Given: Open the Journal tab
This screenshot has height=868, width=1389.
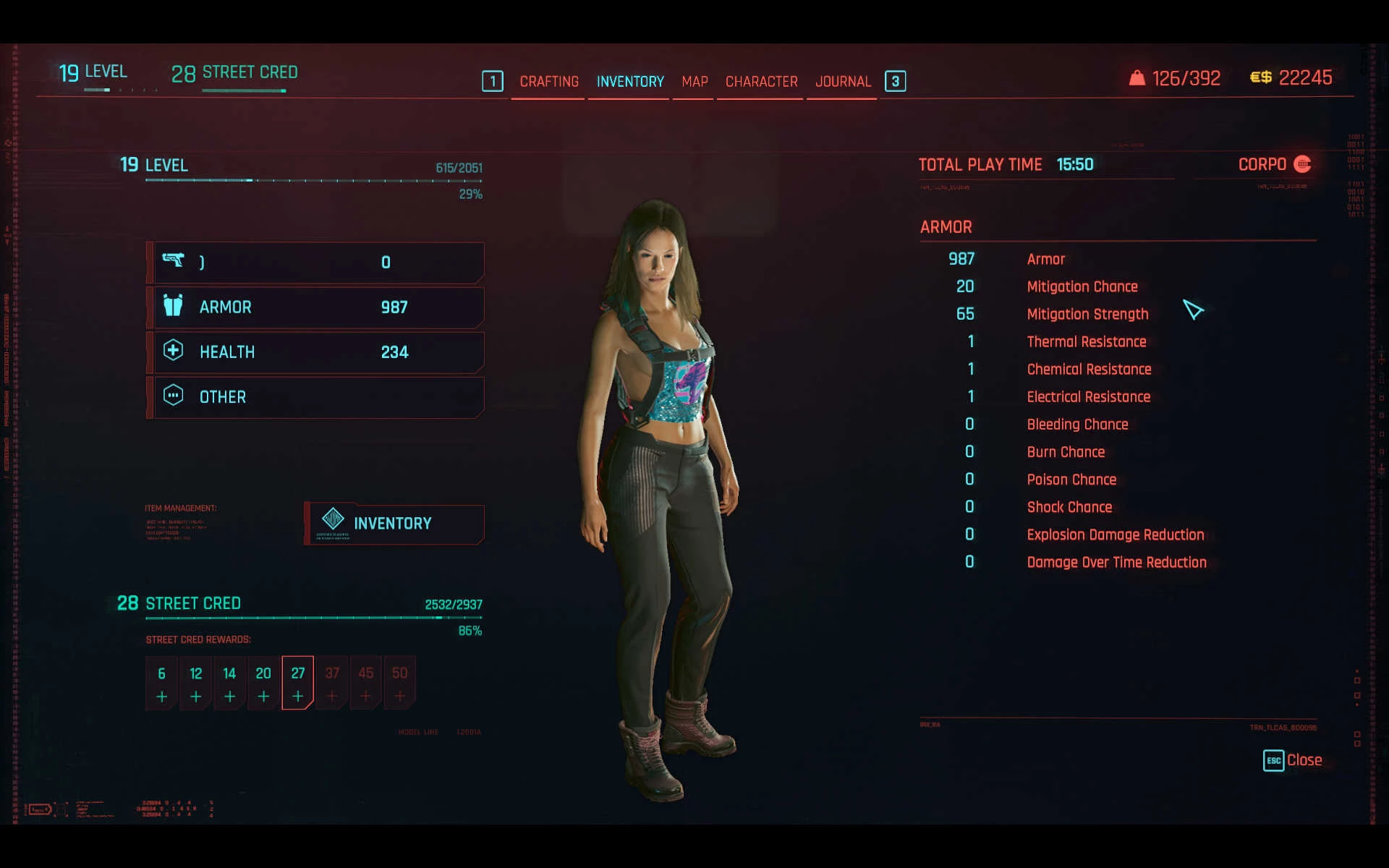Looking at the screenshot, I should [843, 82].
